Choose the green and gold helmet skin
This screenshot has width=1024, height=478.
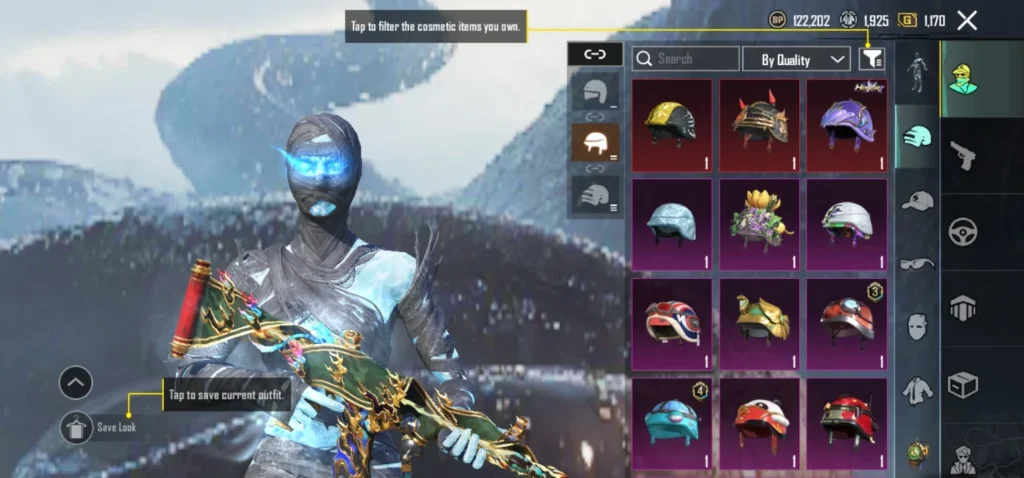click(760, 323)
